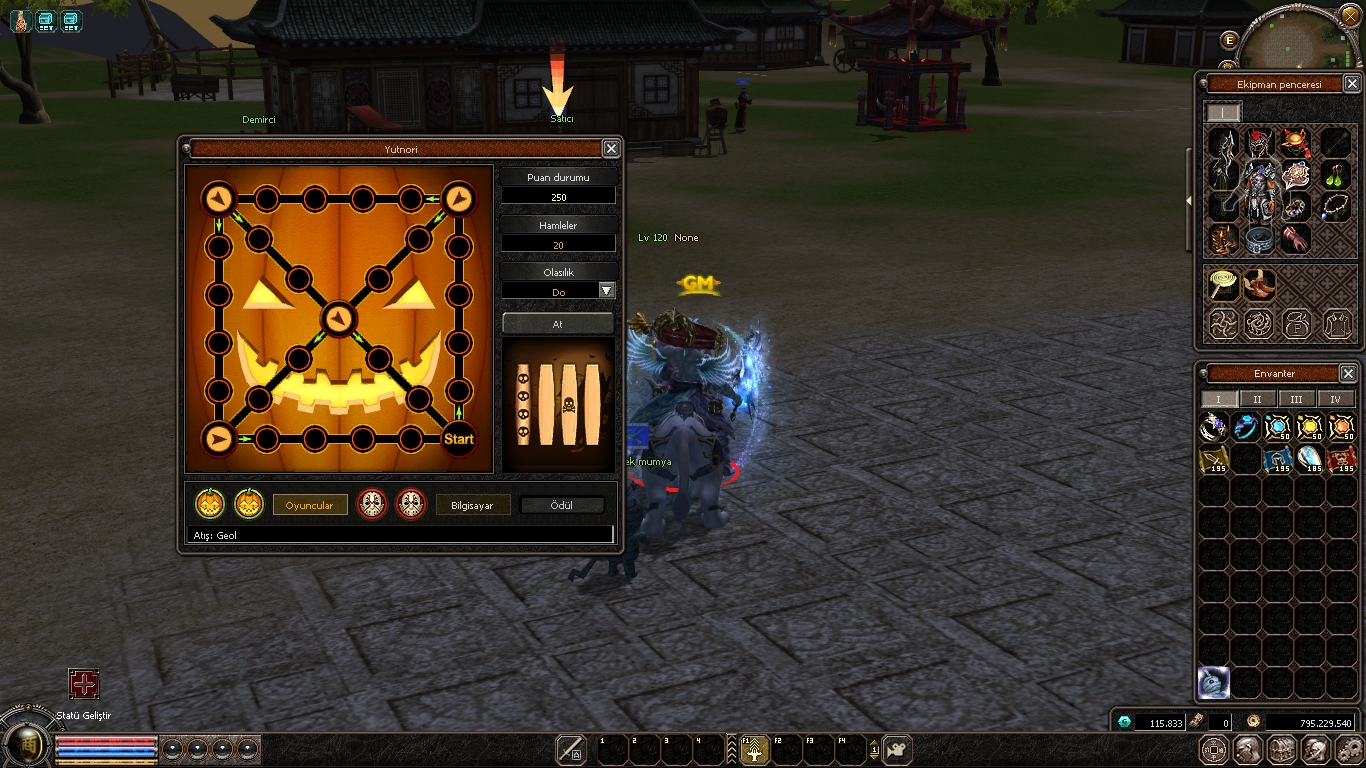The width and height of the screenshot is (1366, 768).
Task: Click the lollipop item slot
Action: coord(1221,284)
